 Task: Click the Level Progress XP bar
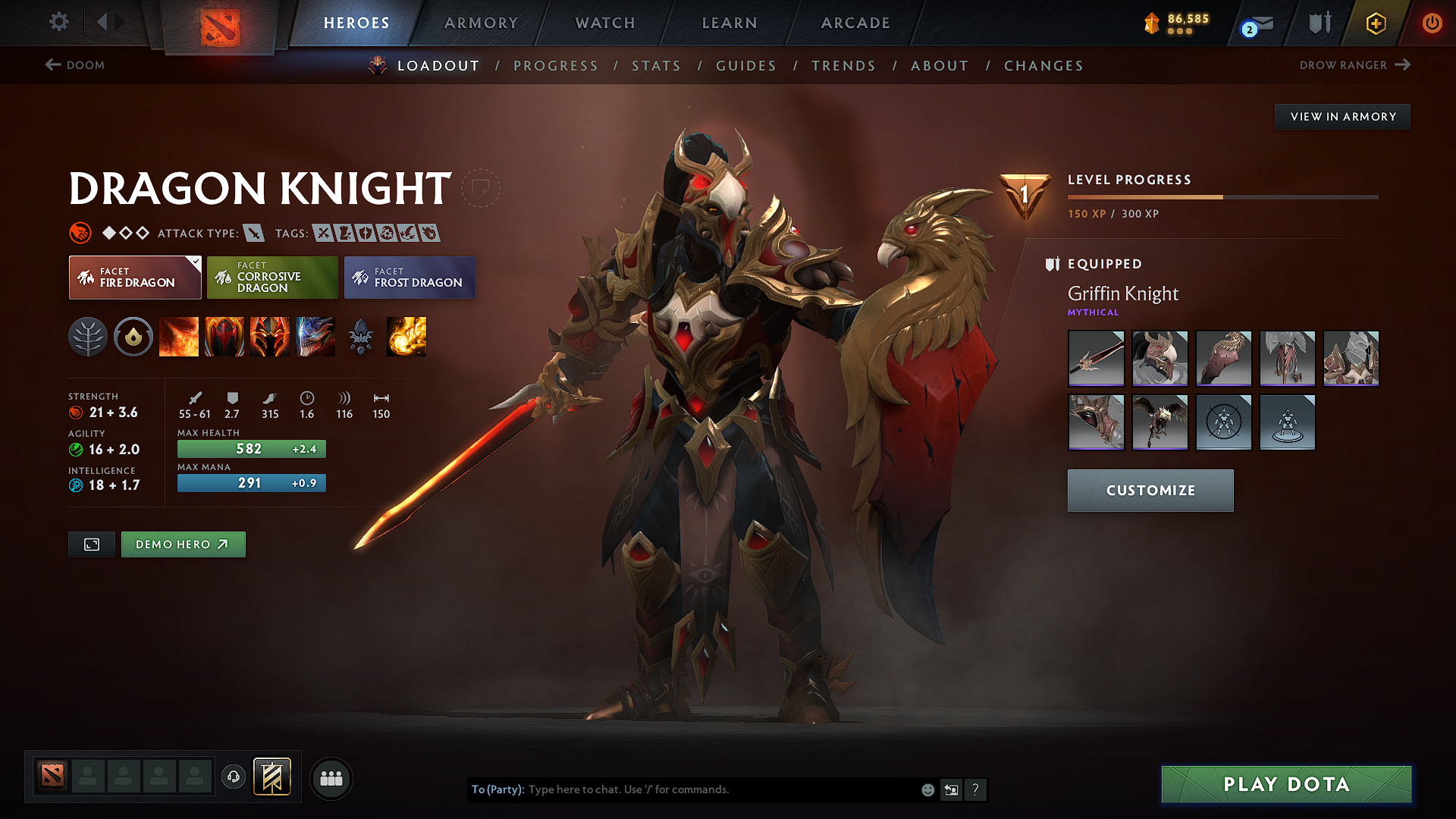pyautogui.click(x=1221, y=196)
